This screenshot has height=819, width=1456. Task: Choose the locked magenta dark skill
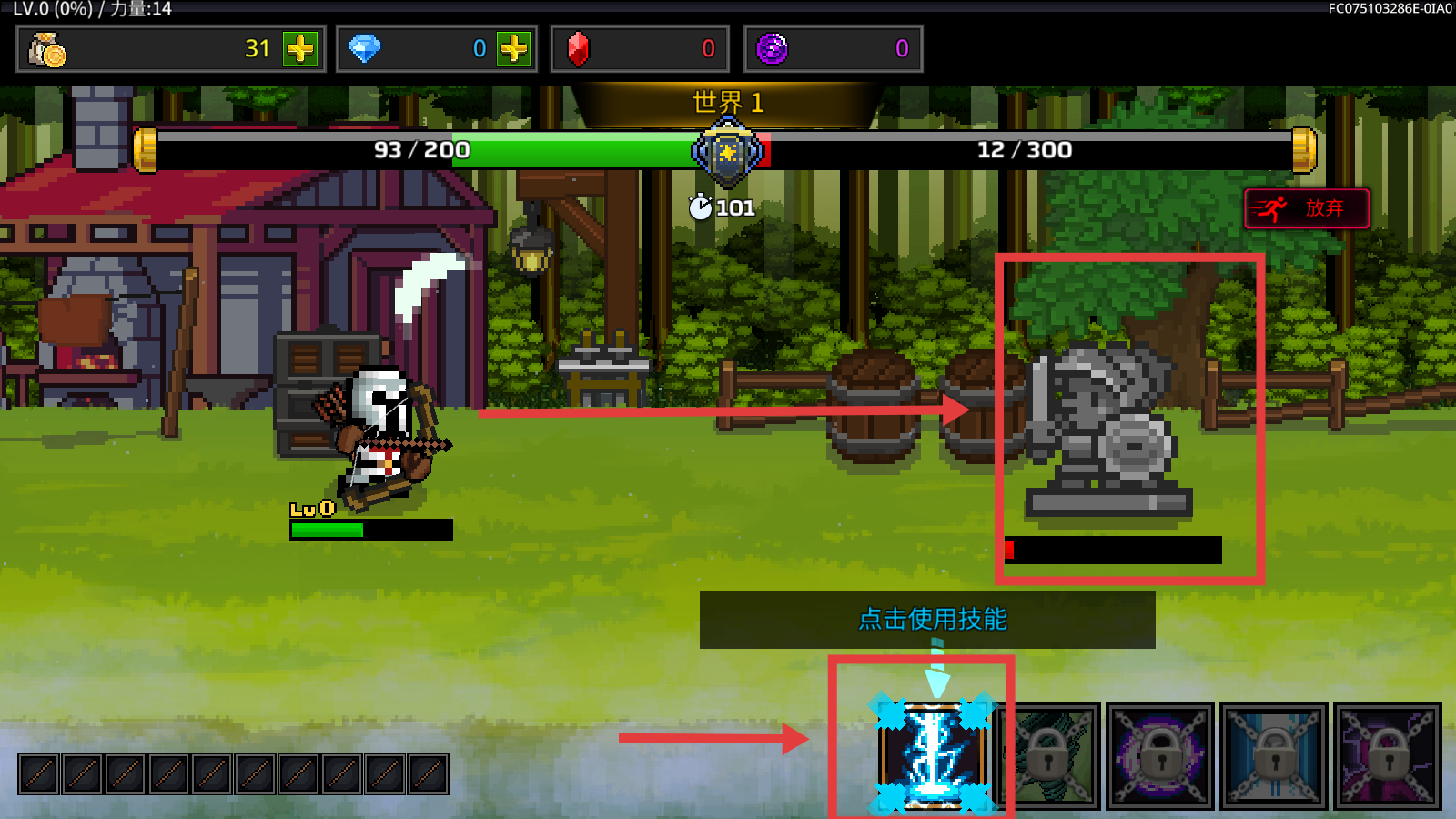[1387, 755]
